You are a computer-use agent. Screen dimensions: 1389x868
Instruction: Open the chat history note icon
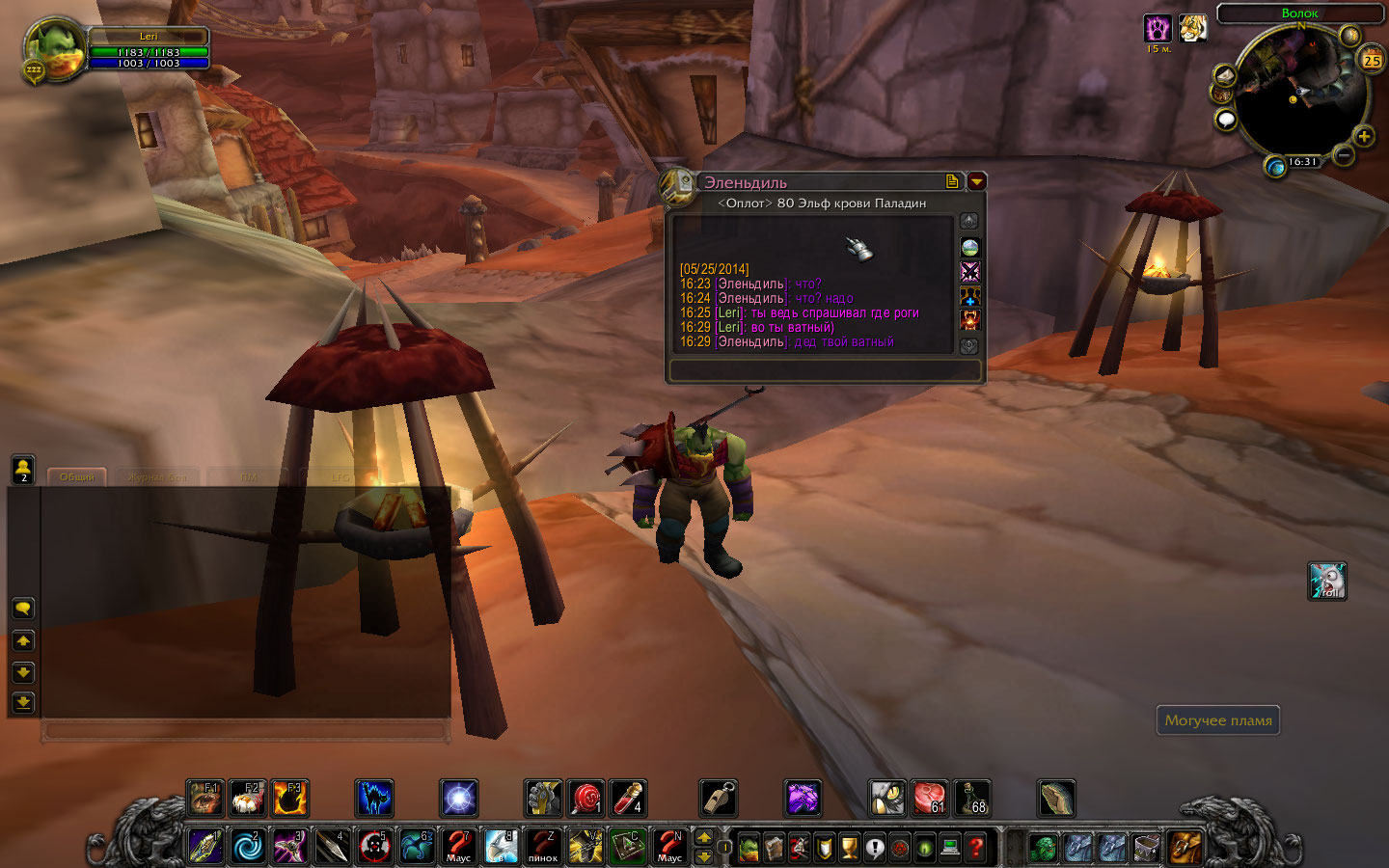(953, 181)
